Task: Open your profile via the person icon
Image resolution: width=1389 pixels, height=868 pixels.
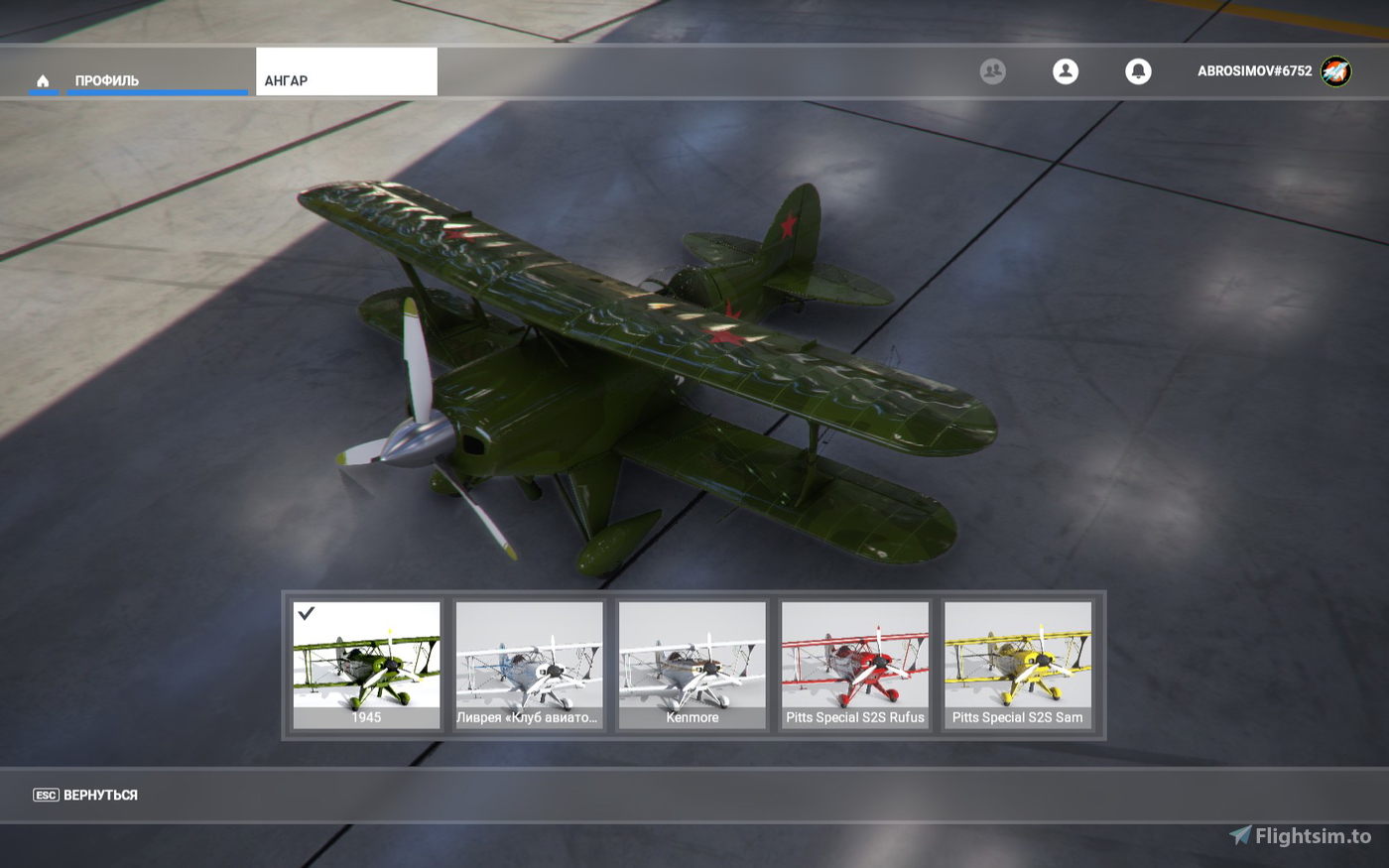Action: pyautogui.click(x=1066, y=71)
